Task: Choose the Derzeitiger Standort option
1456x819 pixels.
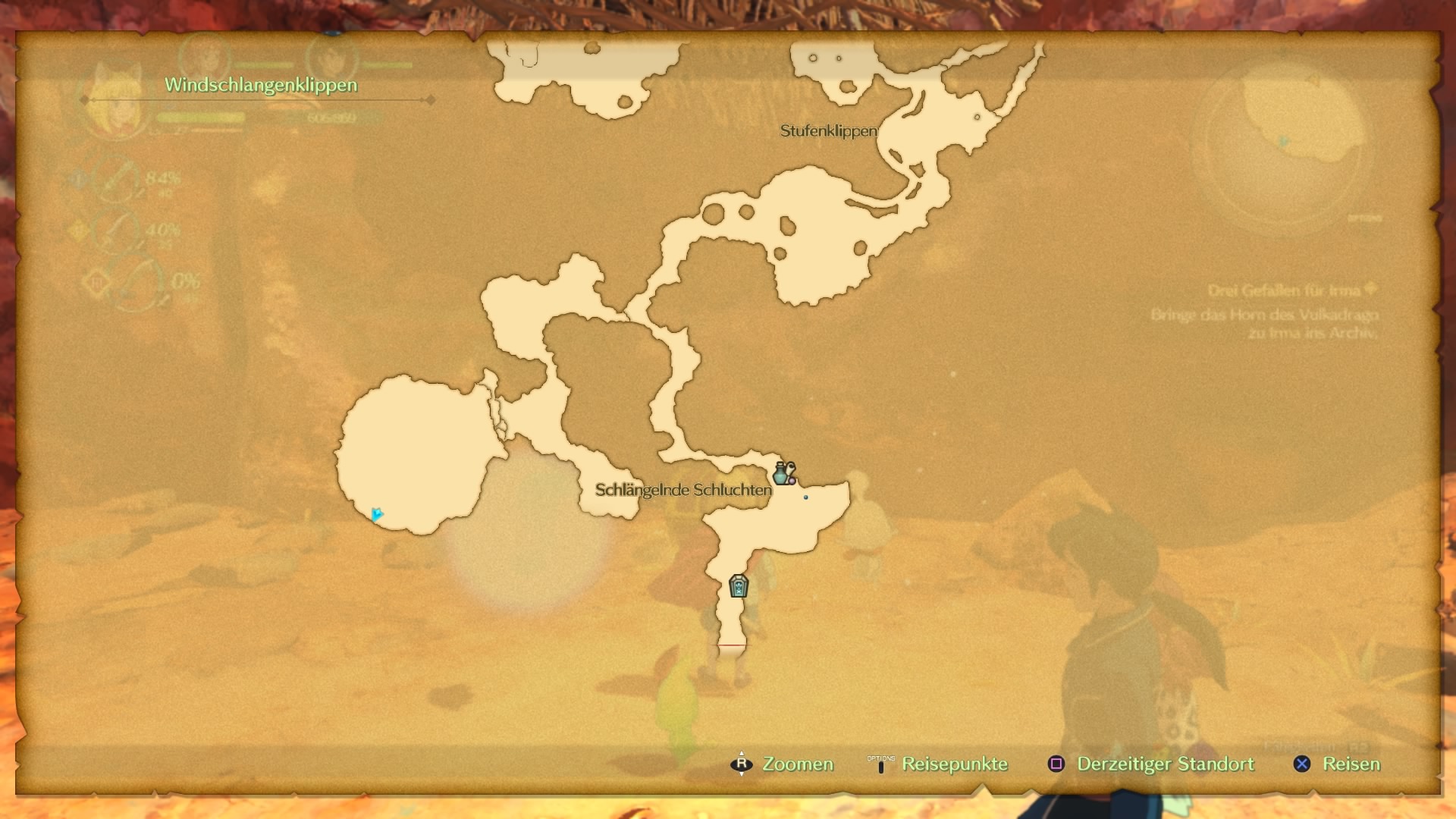Action: 1165,764
